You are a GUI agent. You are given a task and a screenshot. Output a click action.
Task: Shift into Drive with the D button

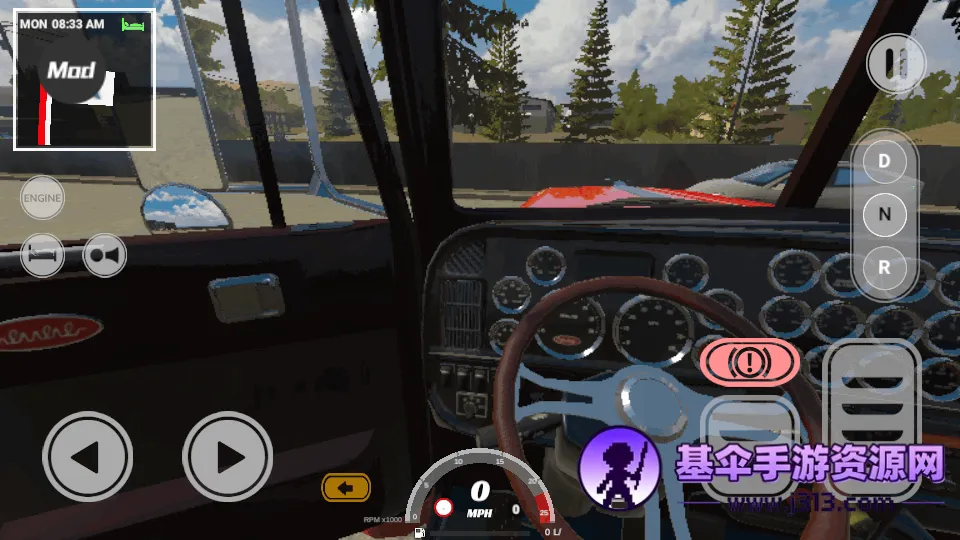(x=884, y=160)
